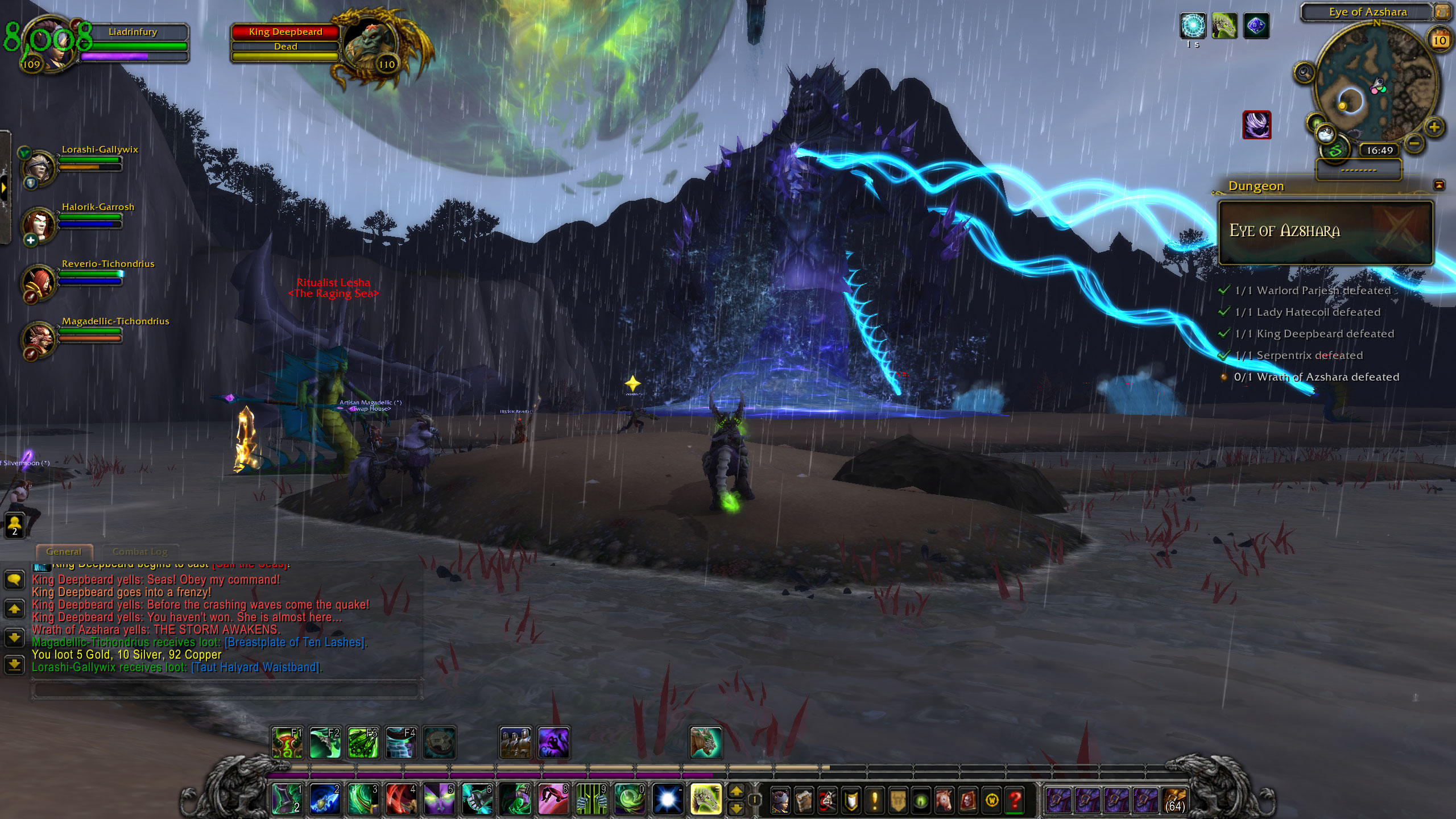
Task: Use the glowing white orb ability
Action: point(667,799)
